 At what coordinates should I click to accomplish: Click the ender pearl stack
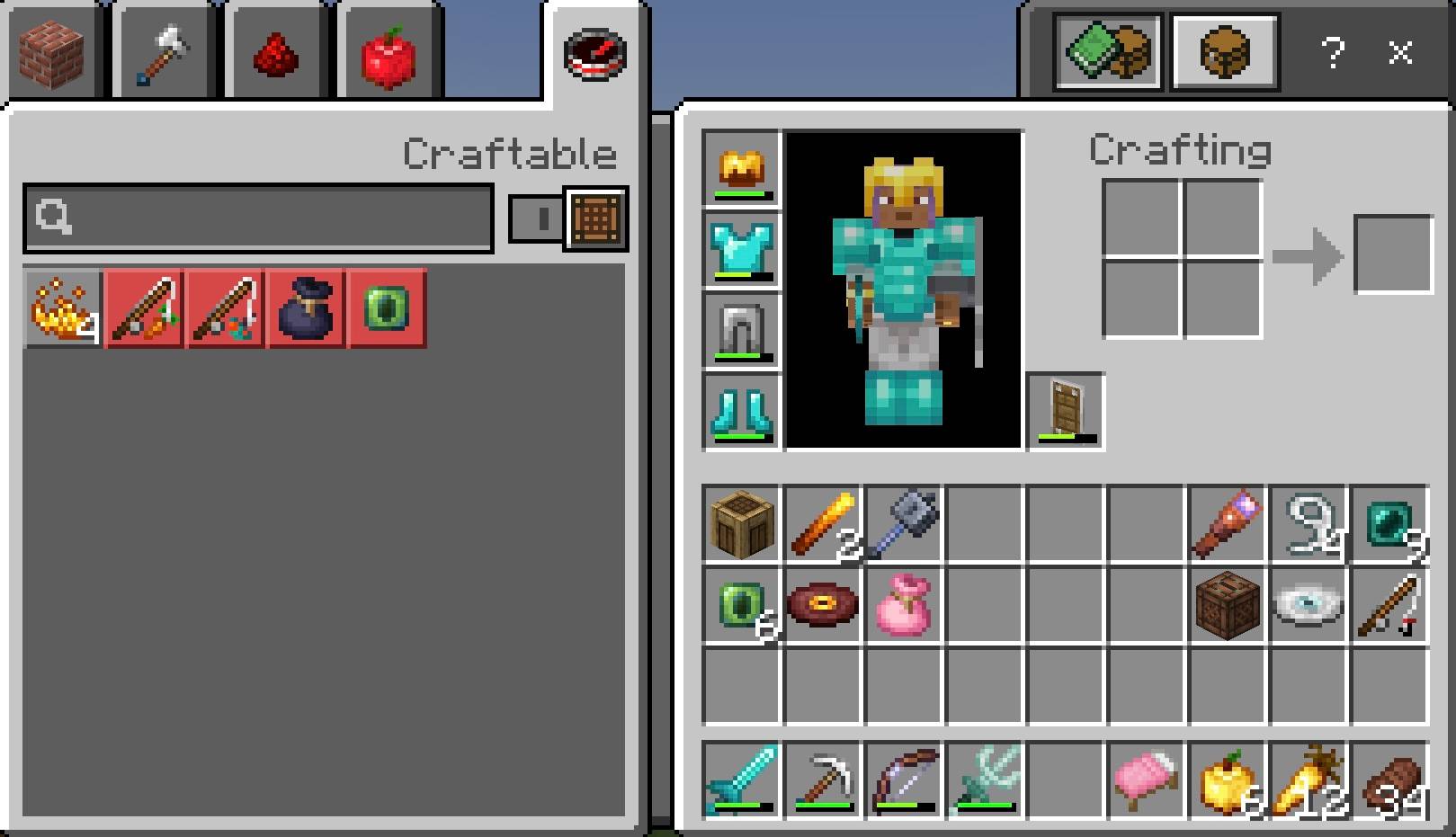pyautogui.click(x=1389, y=526)
